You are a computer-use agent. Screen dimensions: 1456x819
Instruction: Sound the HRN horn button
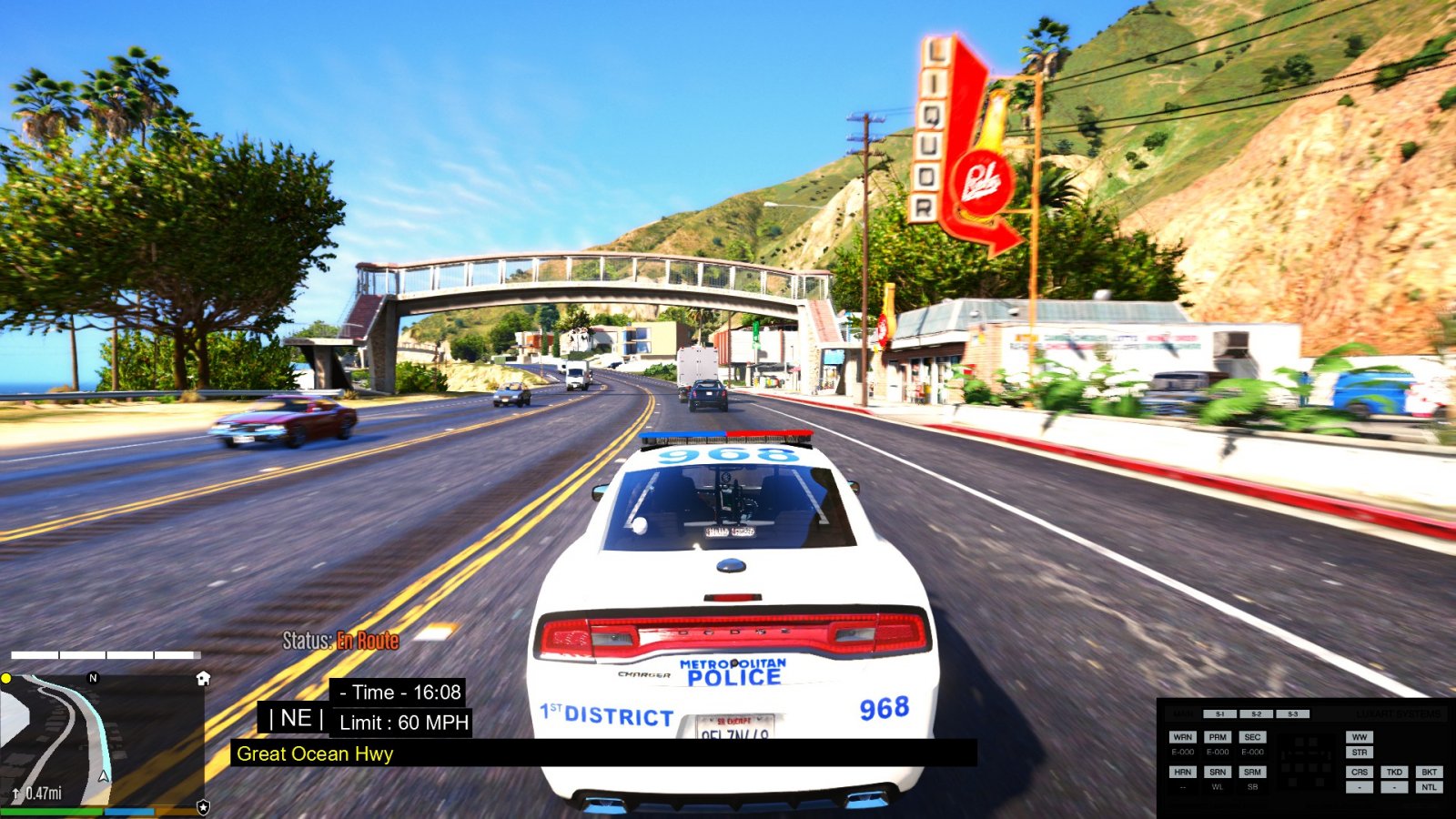click(1182, 772)
